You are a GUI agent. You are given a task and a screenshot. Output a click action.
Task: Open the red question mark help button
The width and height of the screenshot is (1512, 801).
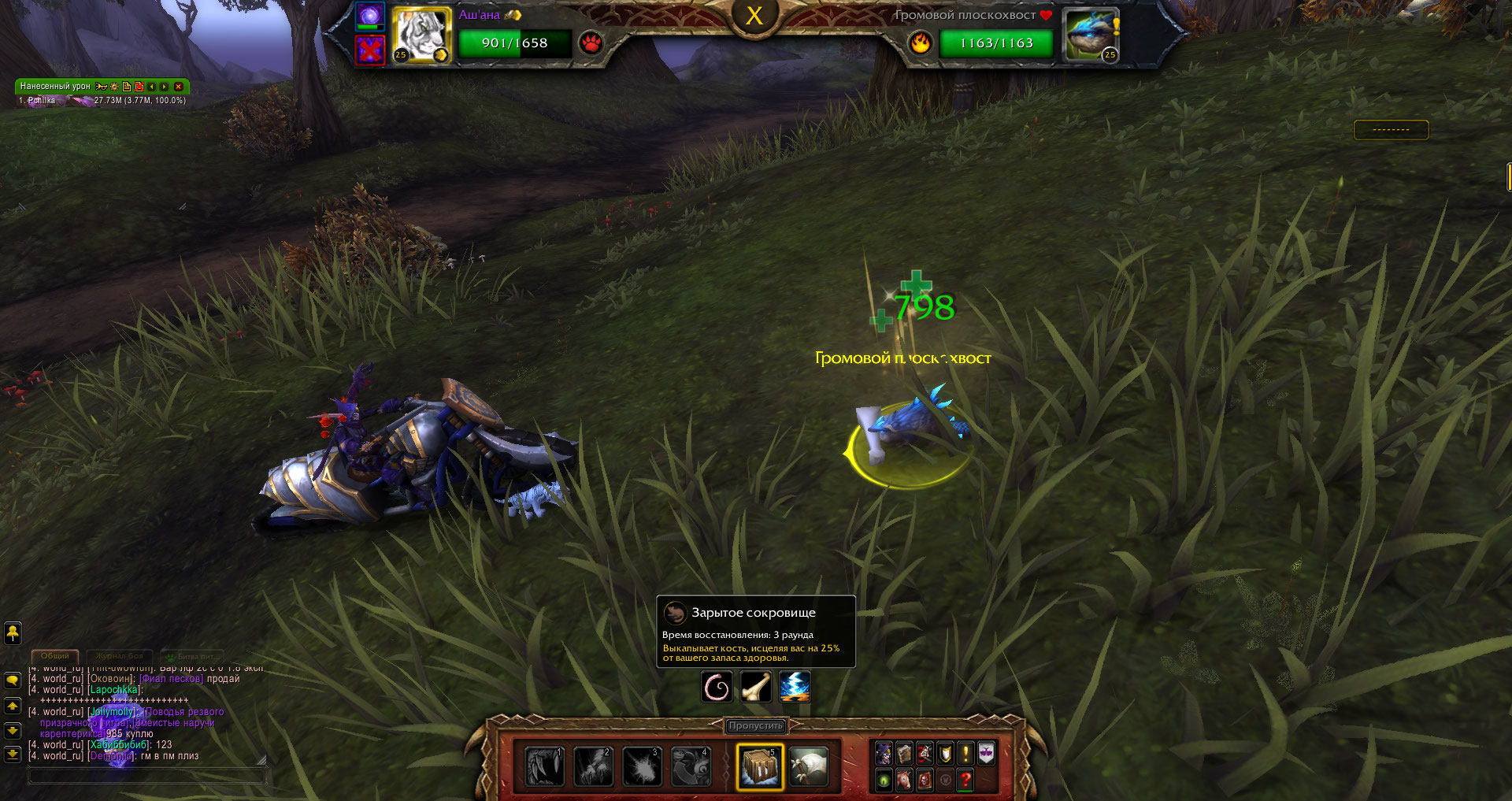[x=965, y=780]
